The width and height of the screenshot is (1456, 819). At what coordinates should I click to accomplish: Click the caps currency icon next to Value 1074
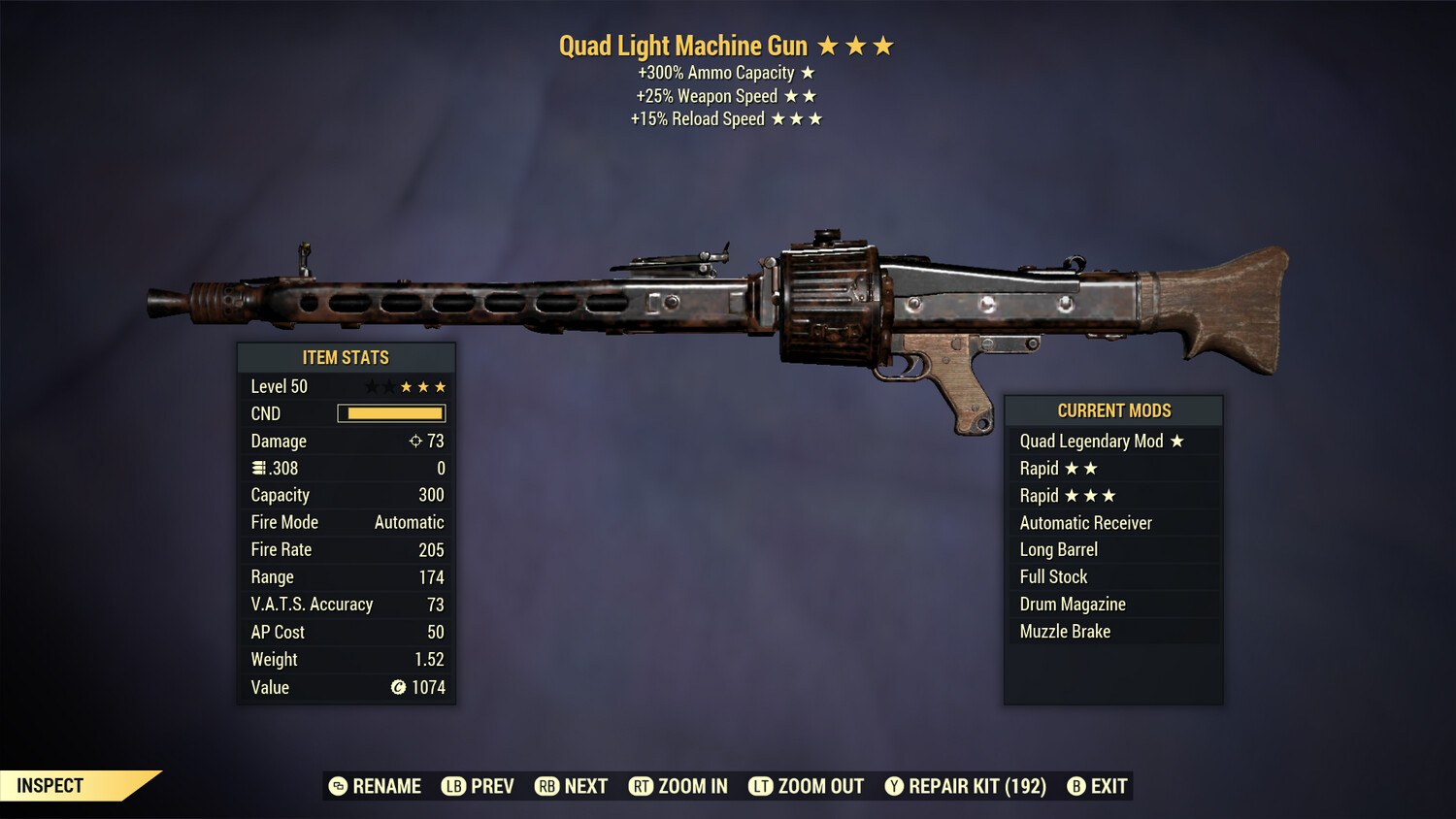click(x=397, y=687)
